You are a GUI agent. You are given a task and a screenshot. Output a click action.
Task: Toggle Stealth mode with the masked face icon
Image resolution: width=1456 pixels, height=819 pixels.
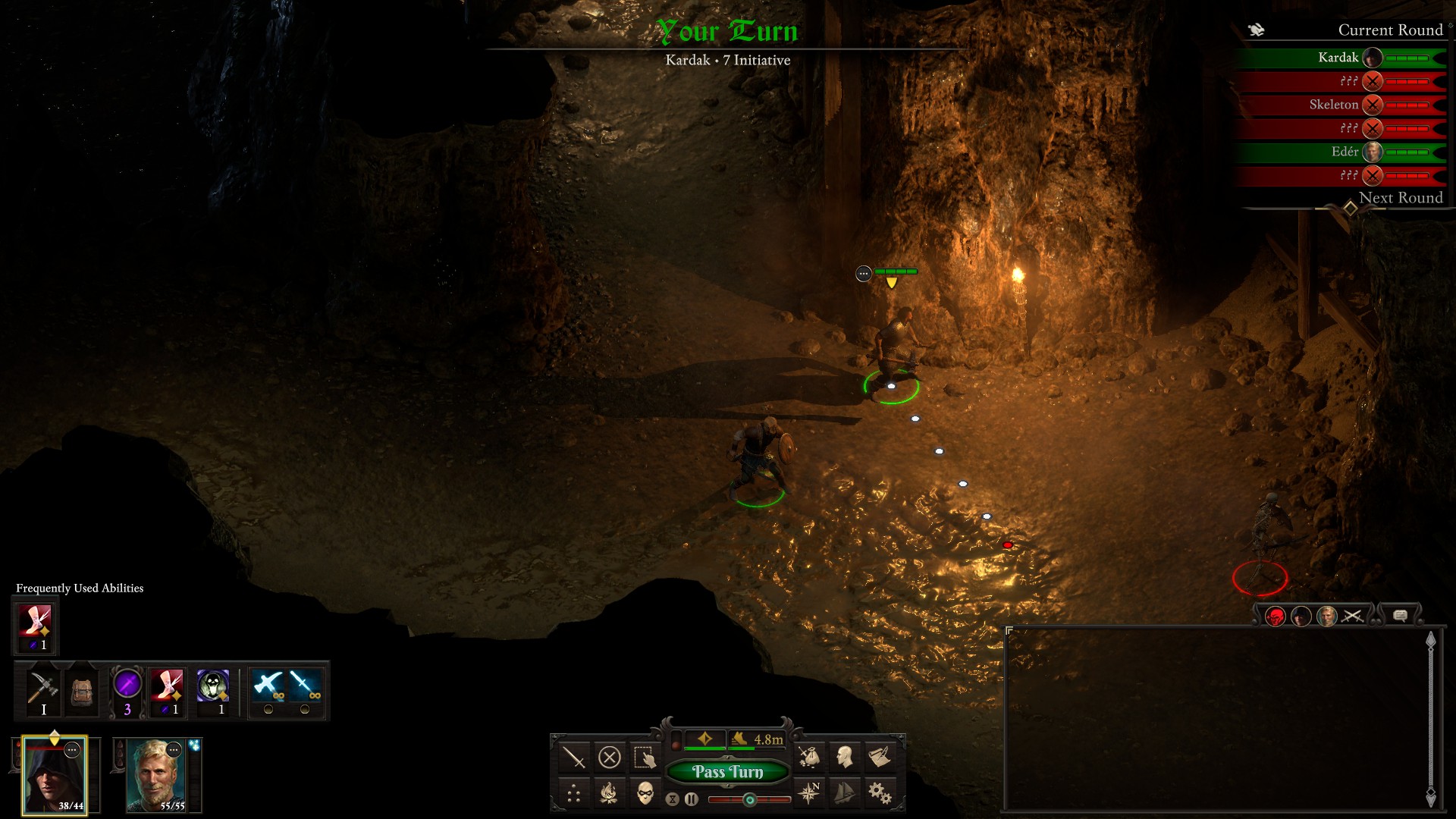click(646, 795)
